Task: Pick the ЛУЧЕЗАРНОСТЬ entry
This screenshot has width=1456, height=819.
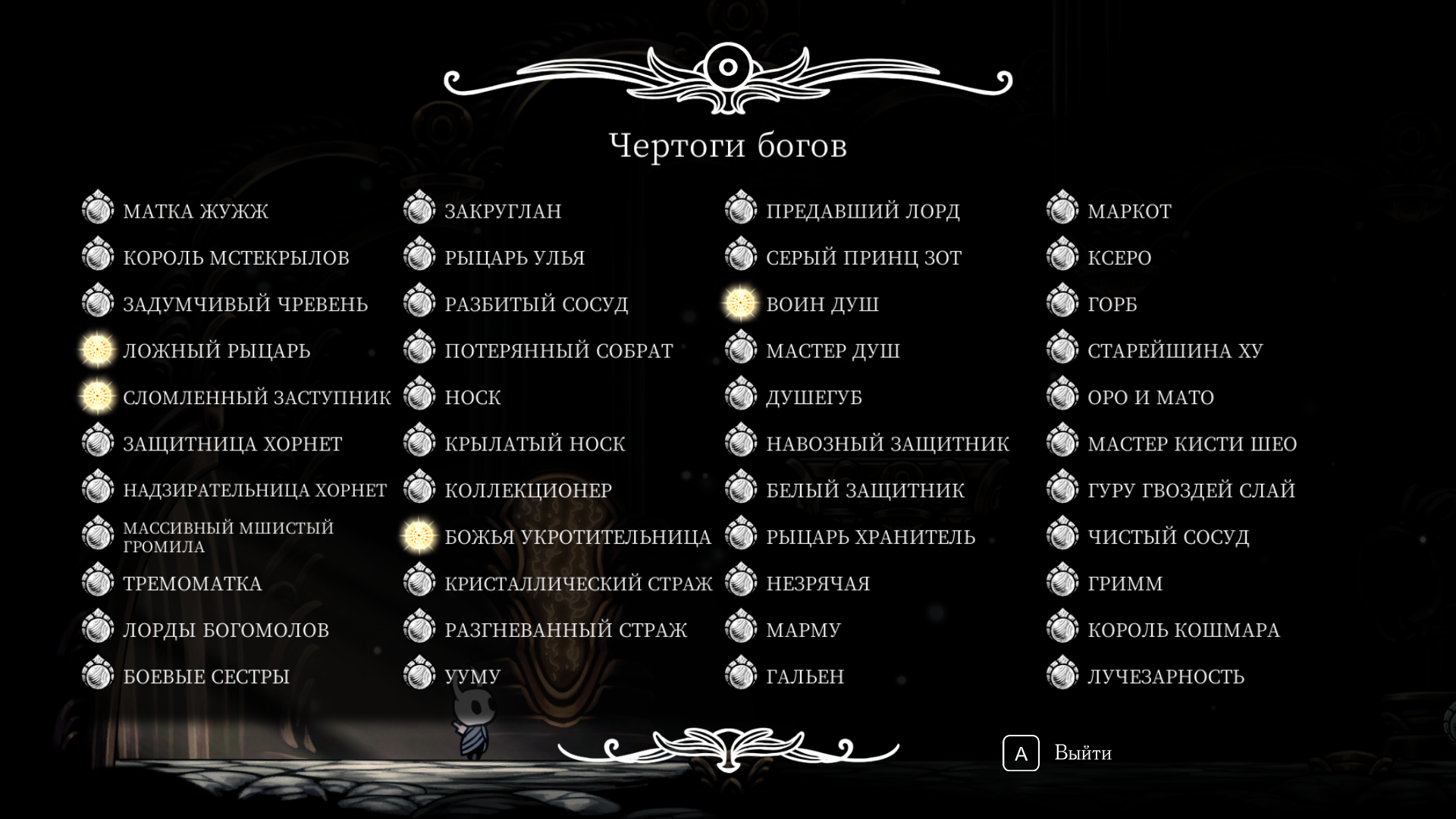Action: (x=1166, y=676)
